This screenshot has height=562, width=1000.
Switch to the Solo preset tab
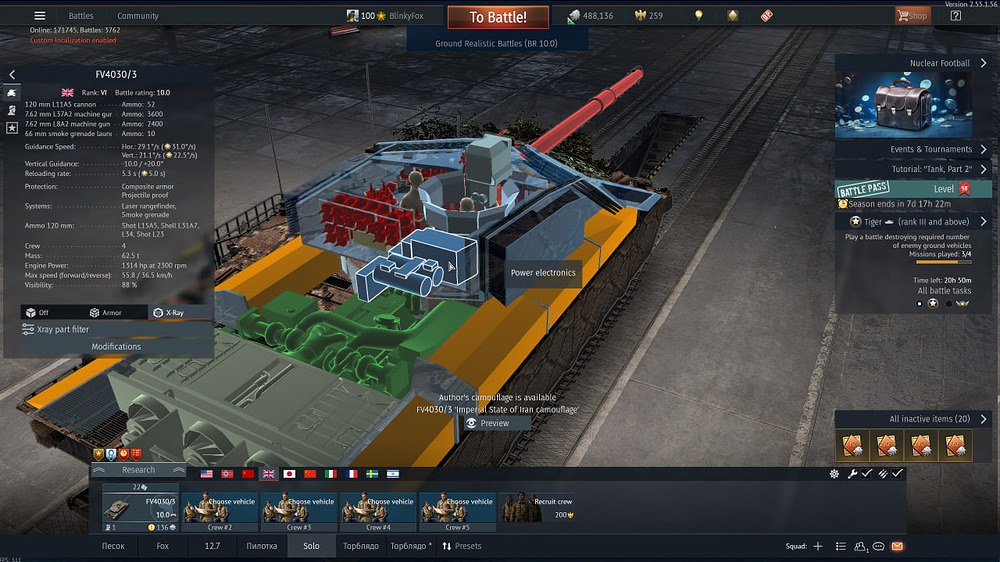pos(311,546)
